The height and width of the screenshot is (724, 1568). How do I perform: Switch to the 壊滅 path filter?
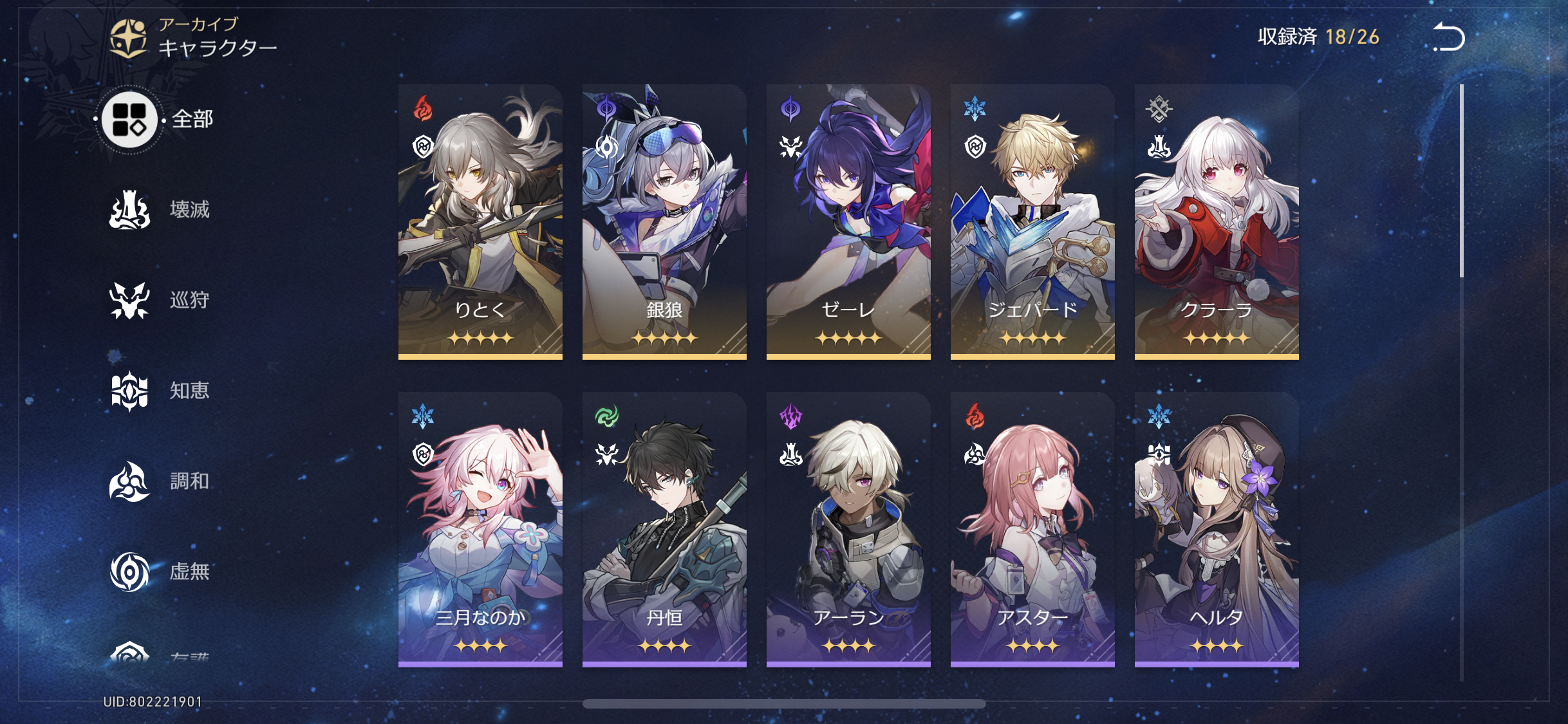coord(160,210)
